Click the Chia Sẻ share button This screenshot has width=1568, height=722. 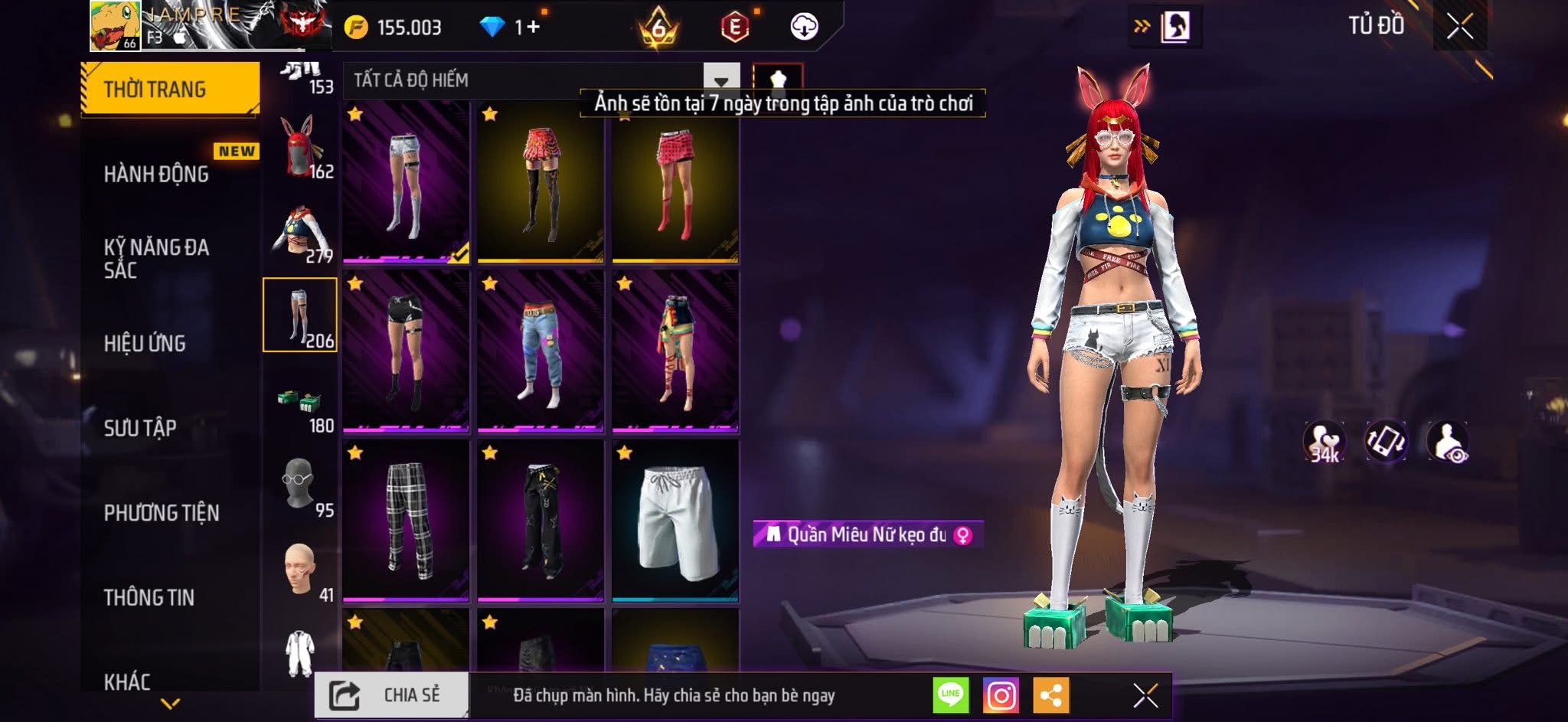coord(391,695)
